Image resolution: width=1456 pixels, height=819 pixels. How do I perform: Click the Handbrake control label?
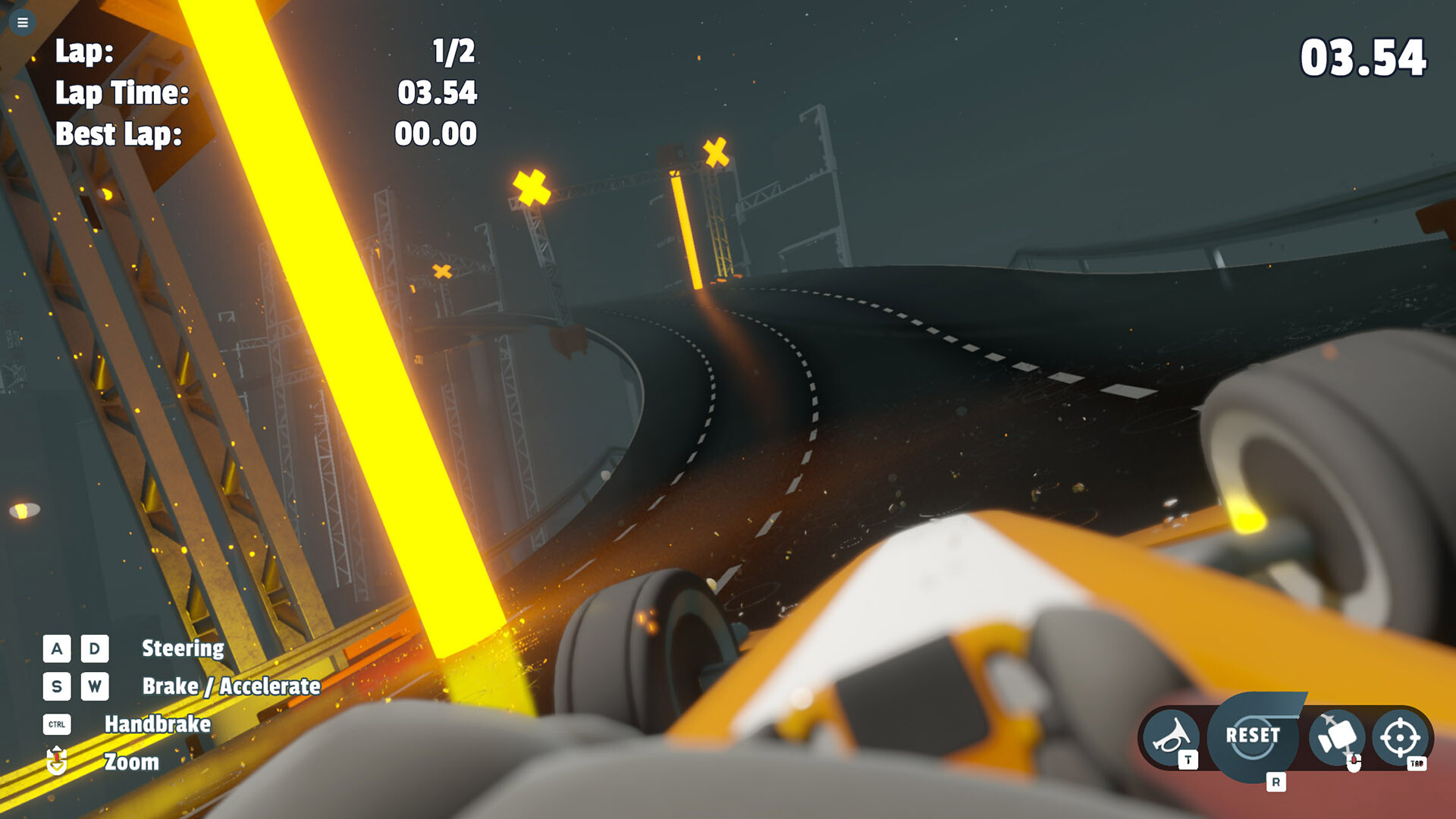157,724
